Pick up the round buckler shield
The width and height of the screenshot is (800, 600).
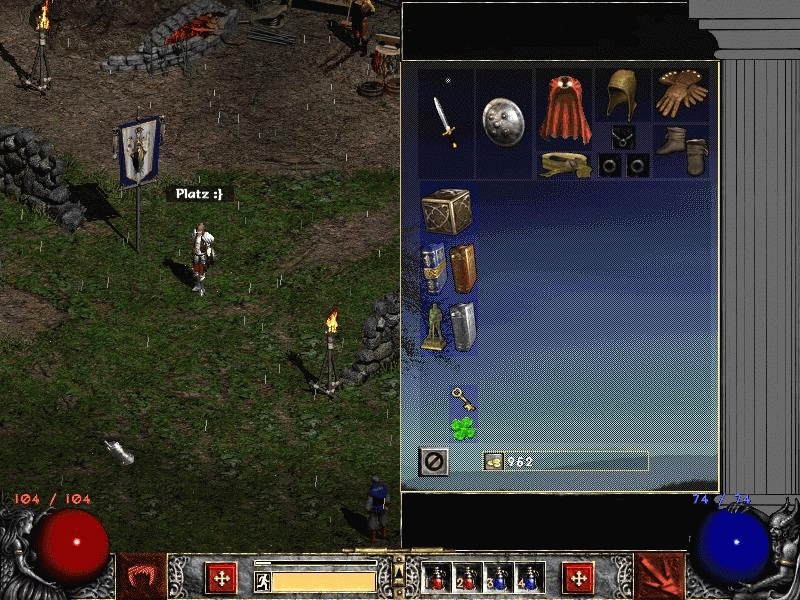[x=502, y=123]
